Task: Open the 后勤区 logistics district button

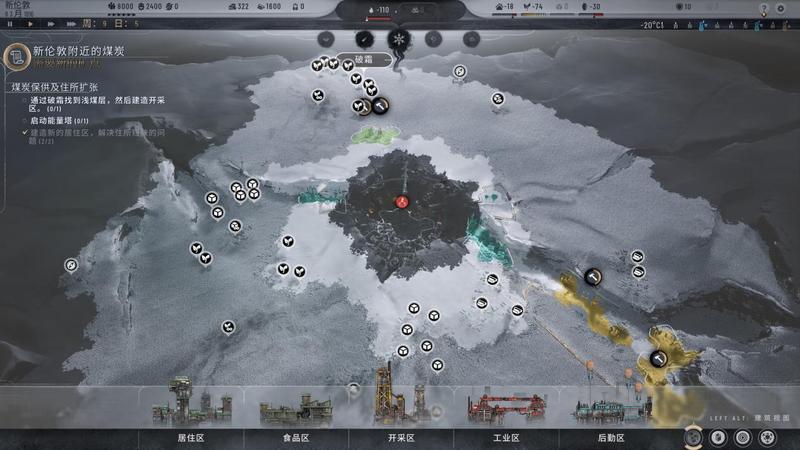Action: pyautogui.click(x=611, y=437)
